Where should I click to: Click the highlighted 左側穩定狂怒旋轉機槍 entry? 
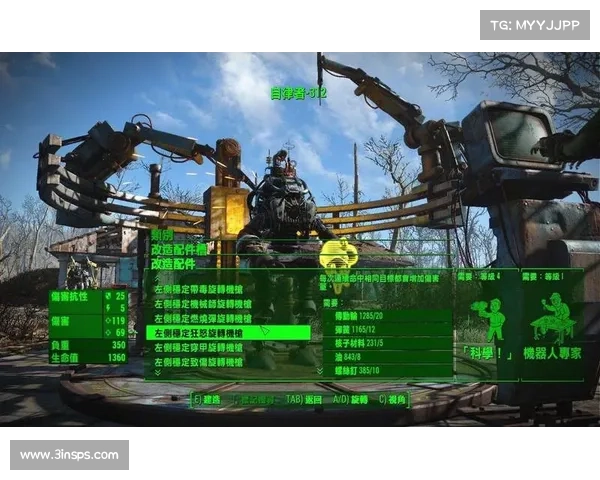coord(200,332)
